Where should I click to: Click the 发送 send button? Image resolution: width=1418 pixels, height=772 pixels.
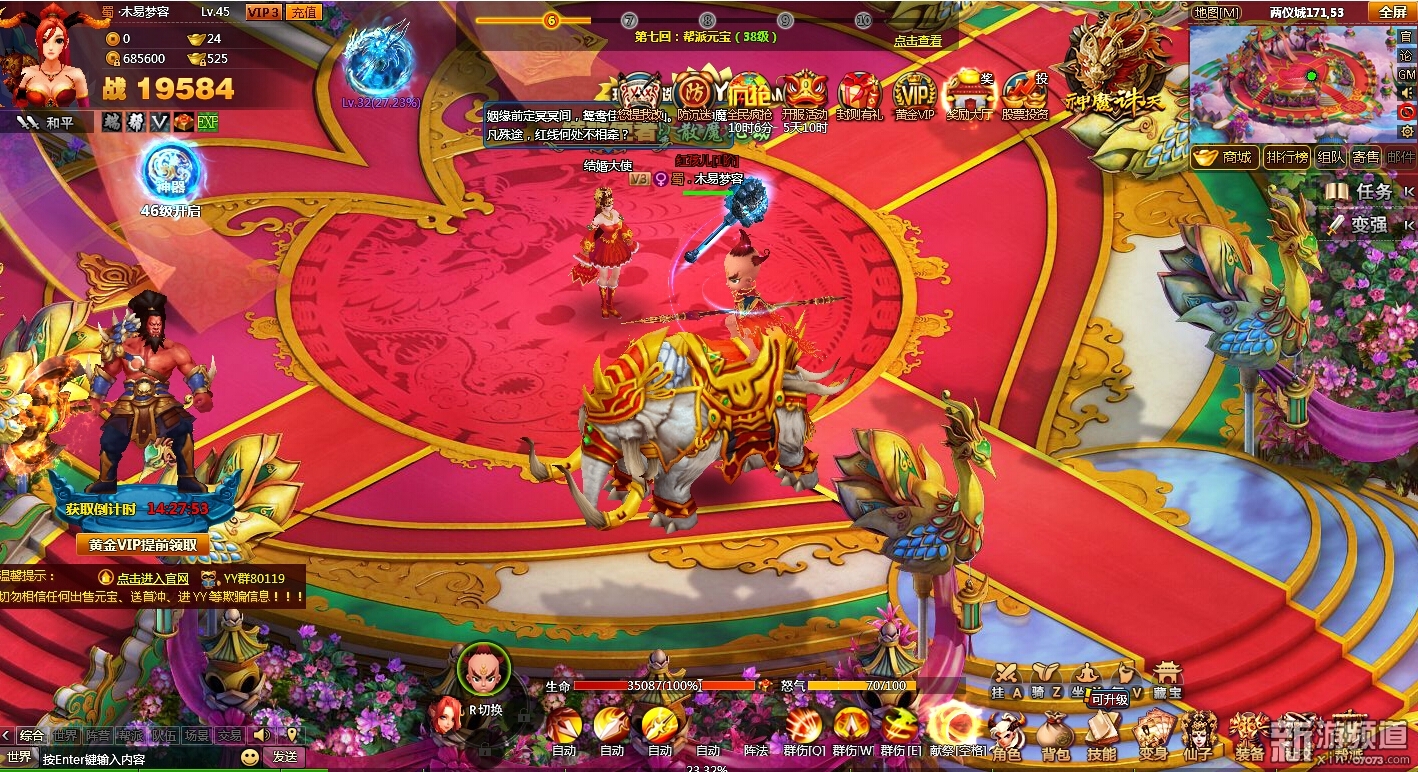pyautogui.click(x=285, y=757)
